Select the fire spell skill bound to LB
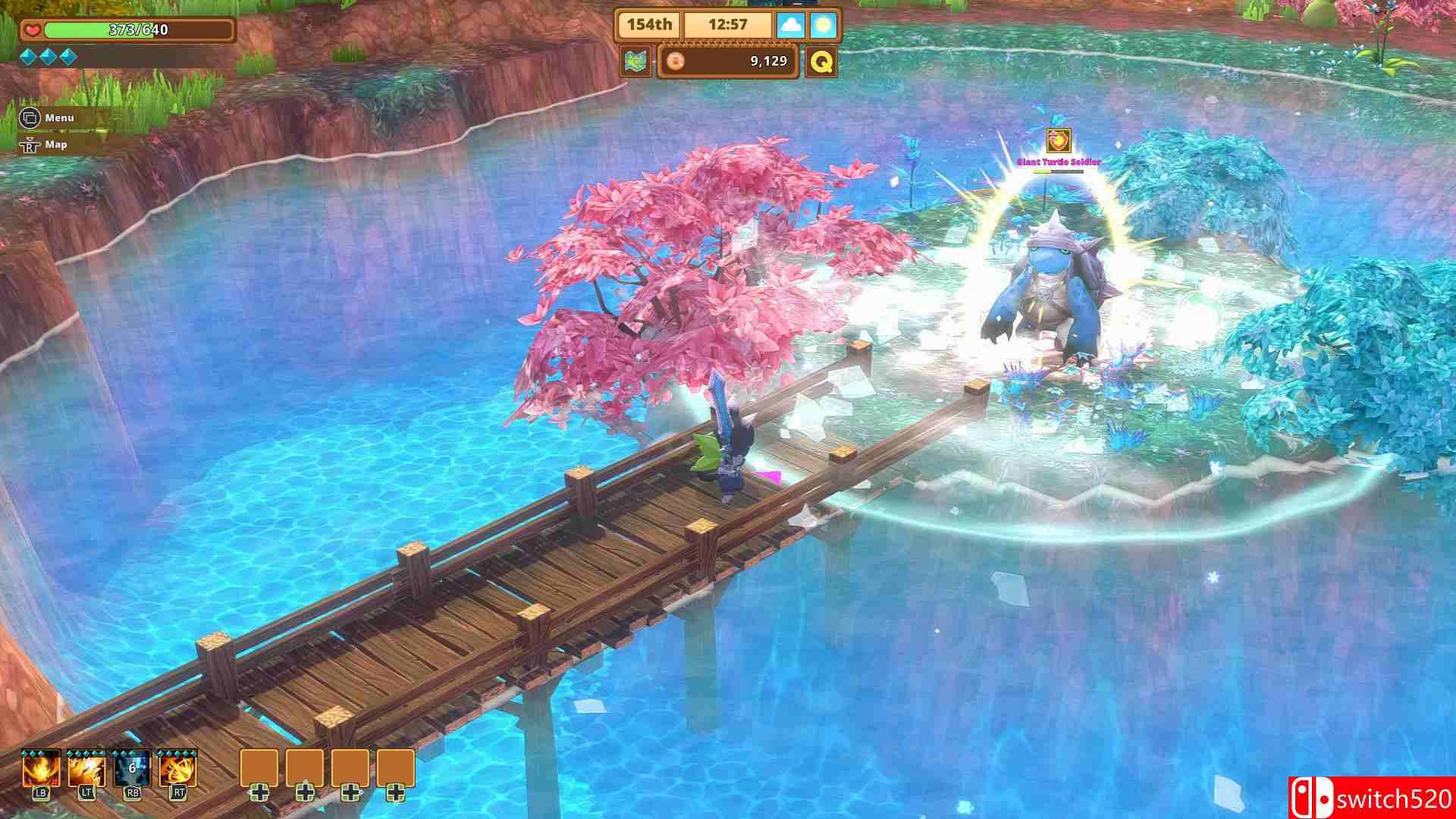The image size is (1456, 819). coord(42,772)
